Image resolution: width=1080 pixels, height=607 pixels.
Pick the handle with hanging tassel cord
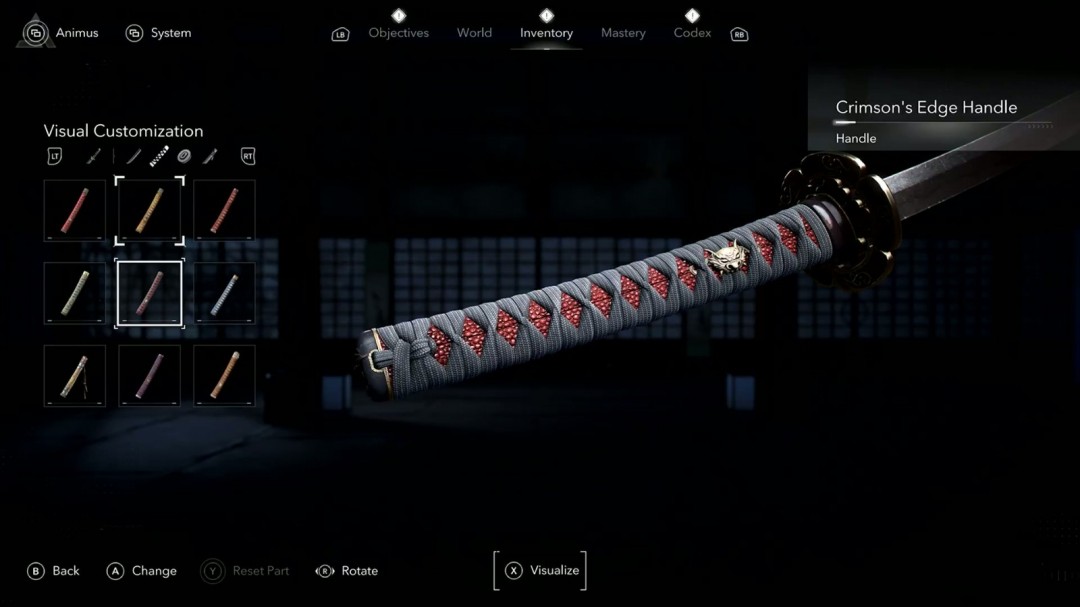(75, 375)
